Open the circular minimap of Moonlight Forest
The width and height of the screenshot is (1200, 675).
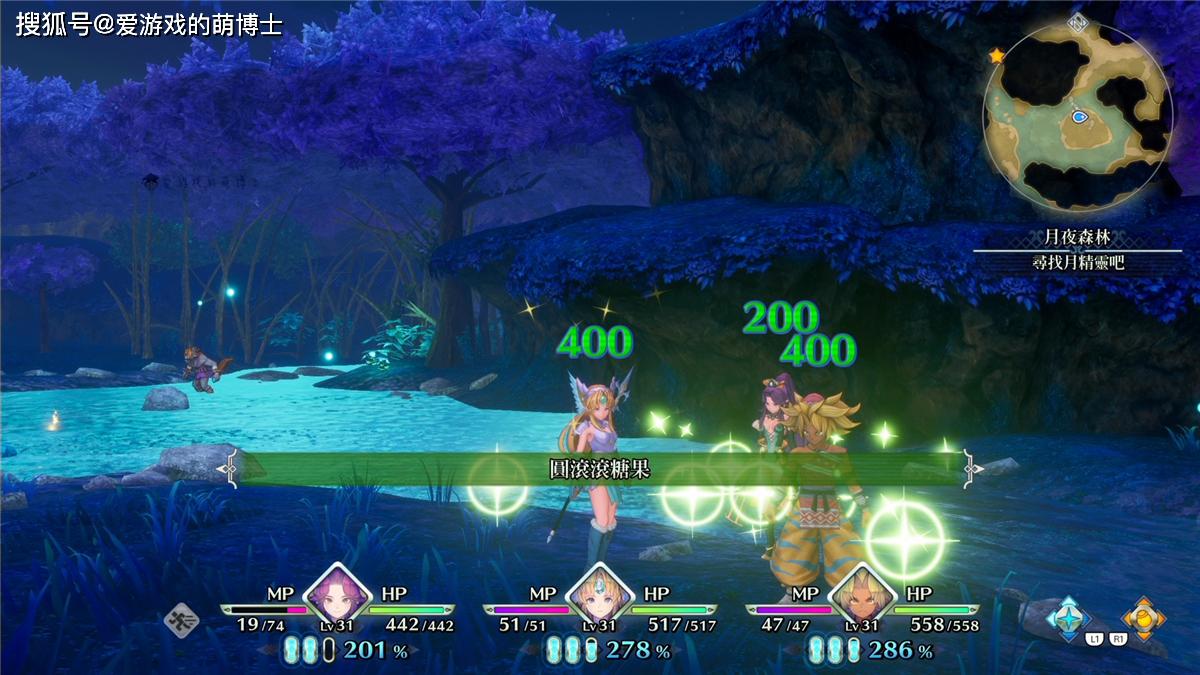coord(1077,117)
